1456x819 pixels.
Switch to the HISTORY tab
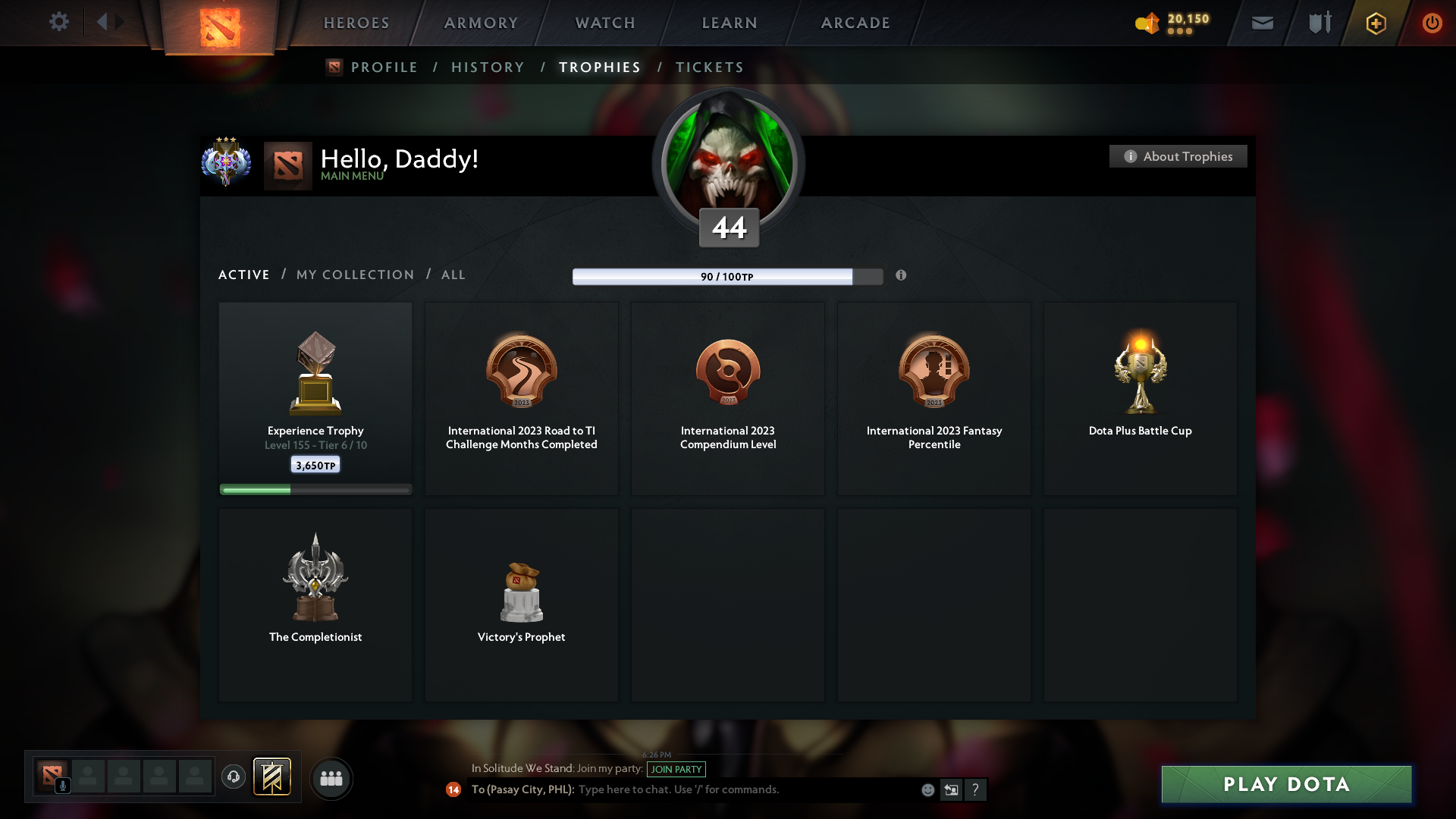coord(488,67)
